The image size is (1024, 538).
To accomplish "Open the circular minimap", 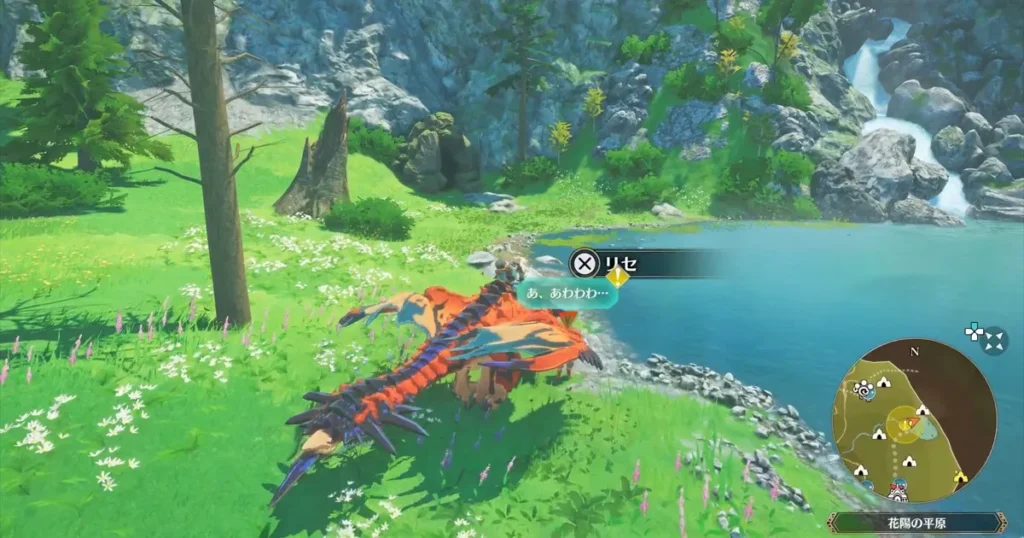I will (913, 418).
